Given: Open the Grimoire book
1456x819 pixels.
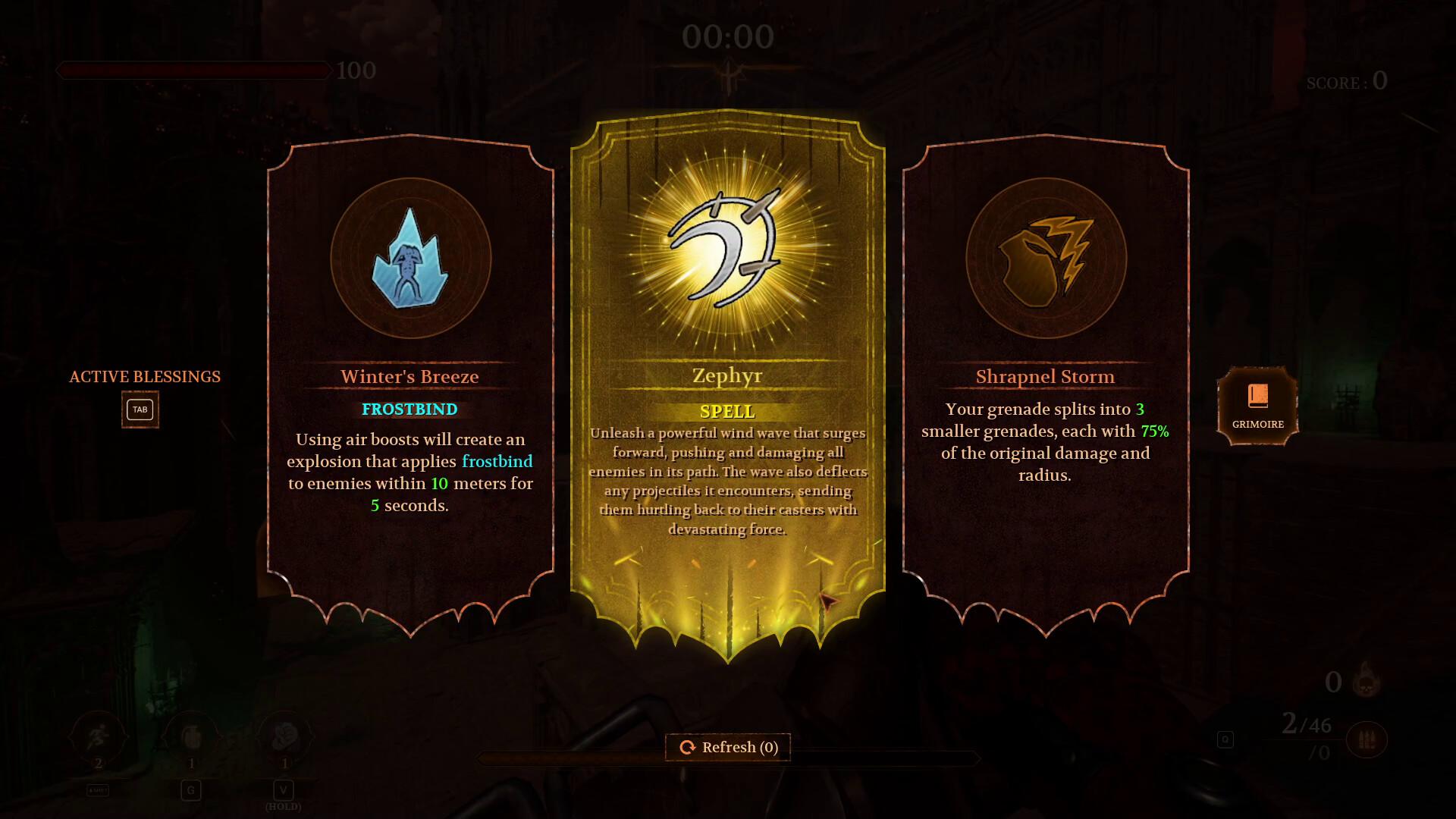Looking at the screenshot, I should [1257, 406].
